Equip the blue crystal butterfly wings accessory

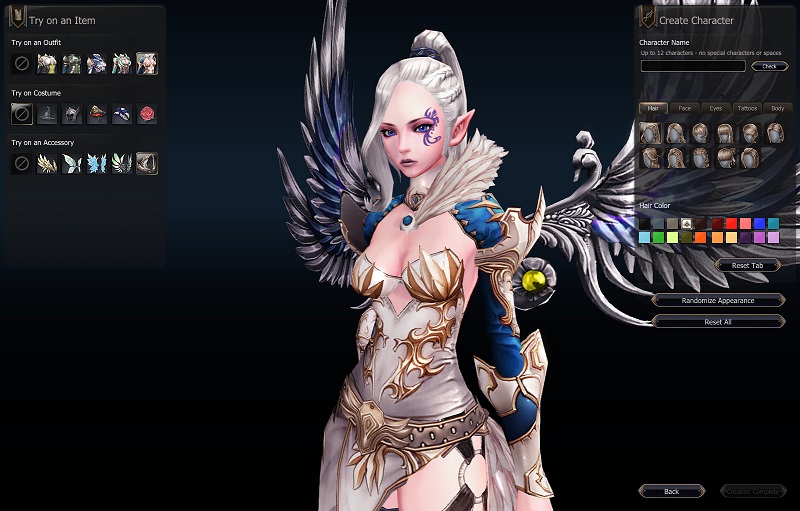pyautogui.click(x=96, y=163)
